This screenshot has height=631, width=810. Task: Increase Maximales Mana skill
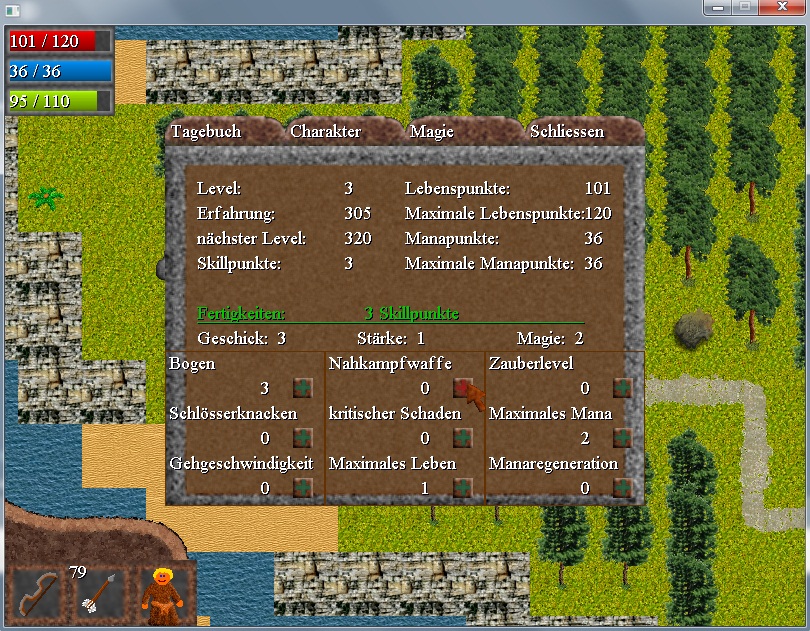(622, 438)
